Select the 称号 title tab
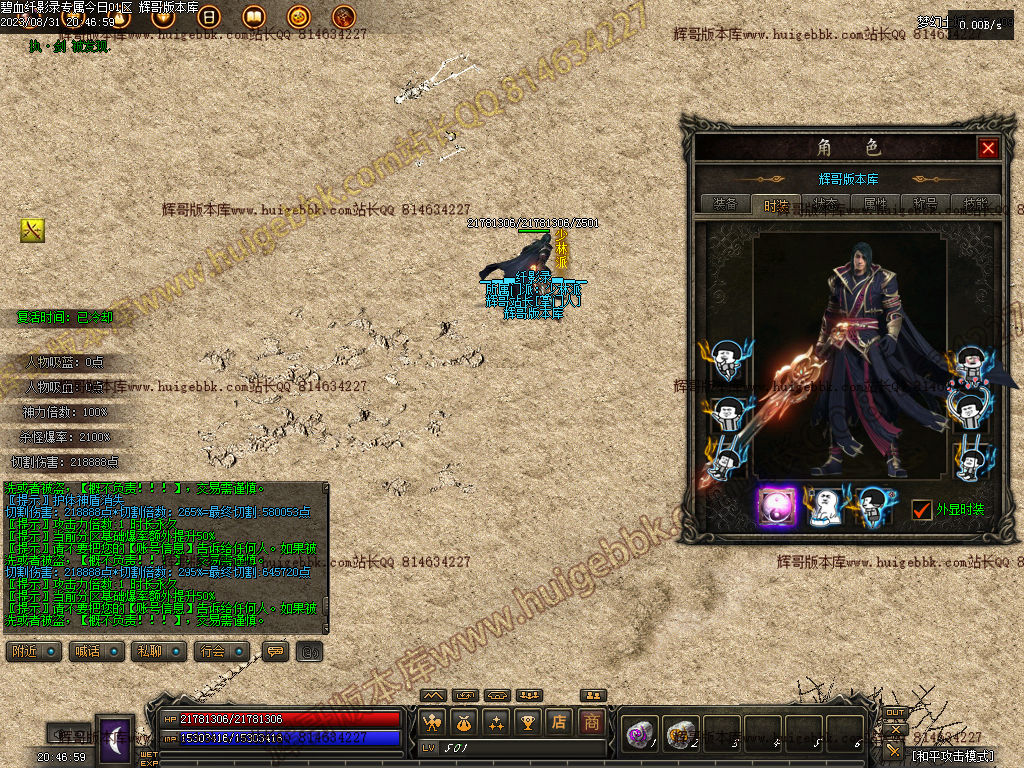The height and width of the screenshot is (768, 1024). 925,203
